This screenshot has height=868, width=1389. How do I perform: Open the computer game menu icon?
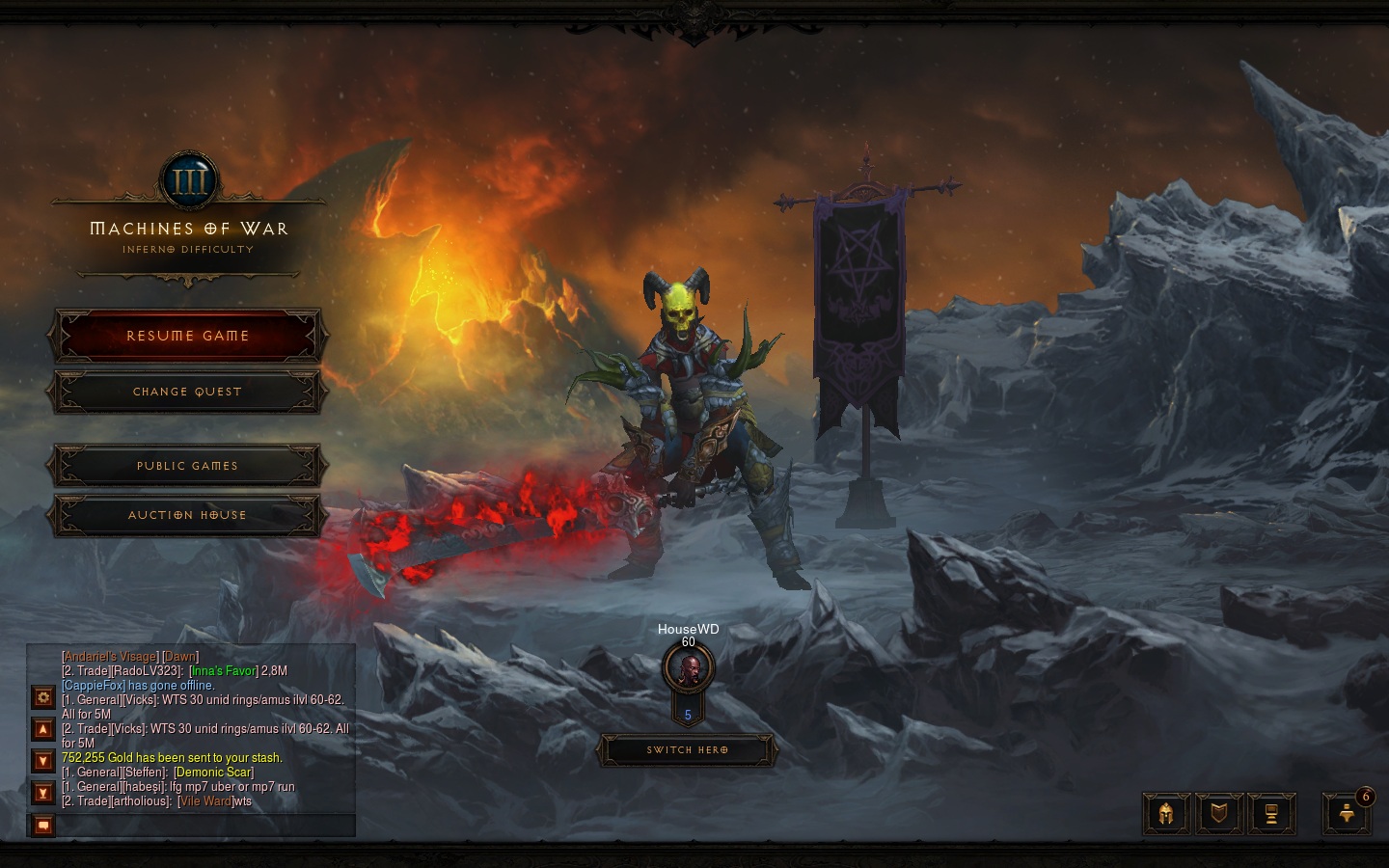1271,814
